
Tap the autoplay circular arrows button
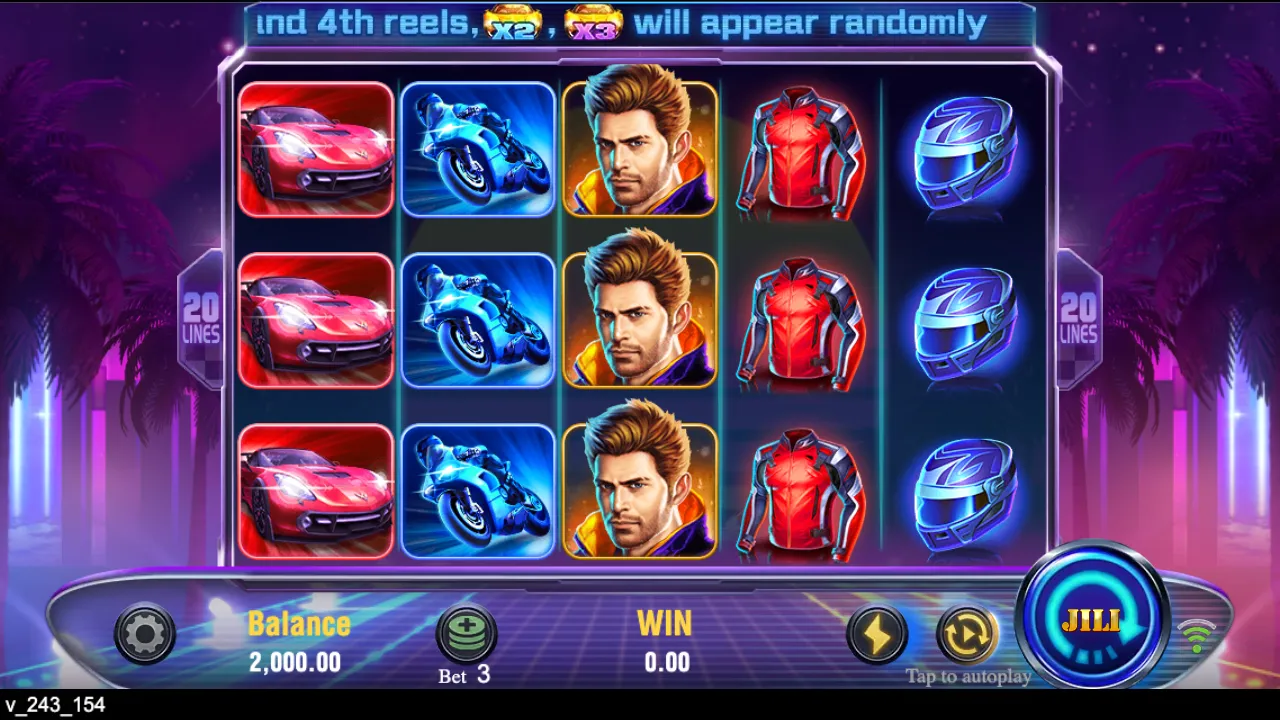point(967,634)
